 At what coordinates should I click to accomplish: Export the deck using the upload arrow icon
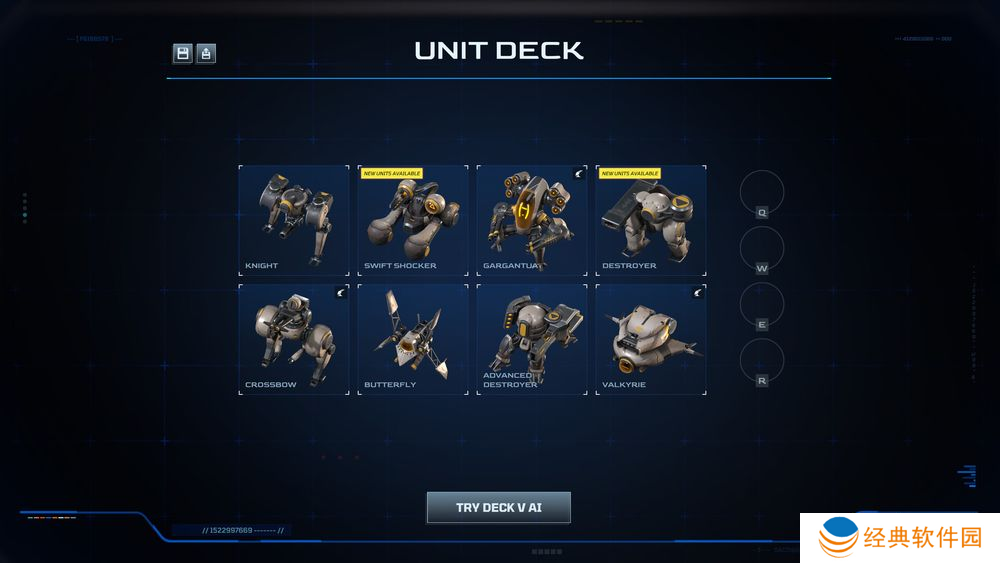[x=206, y=53]
